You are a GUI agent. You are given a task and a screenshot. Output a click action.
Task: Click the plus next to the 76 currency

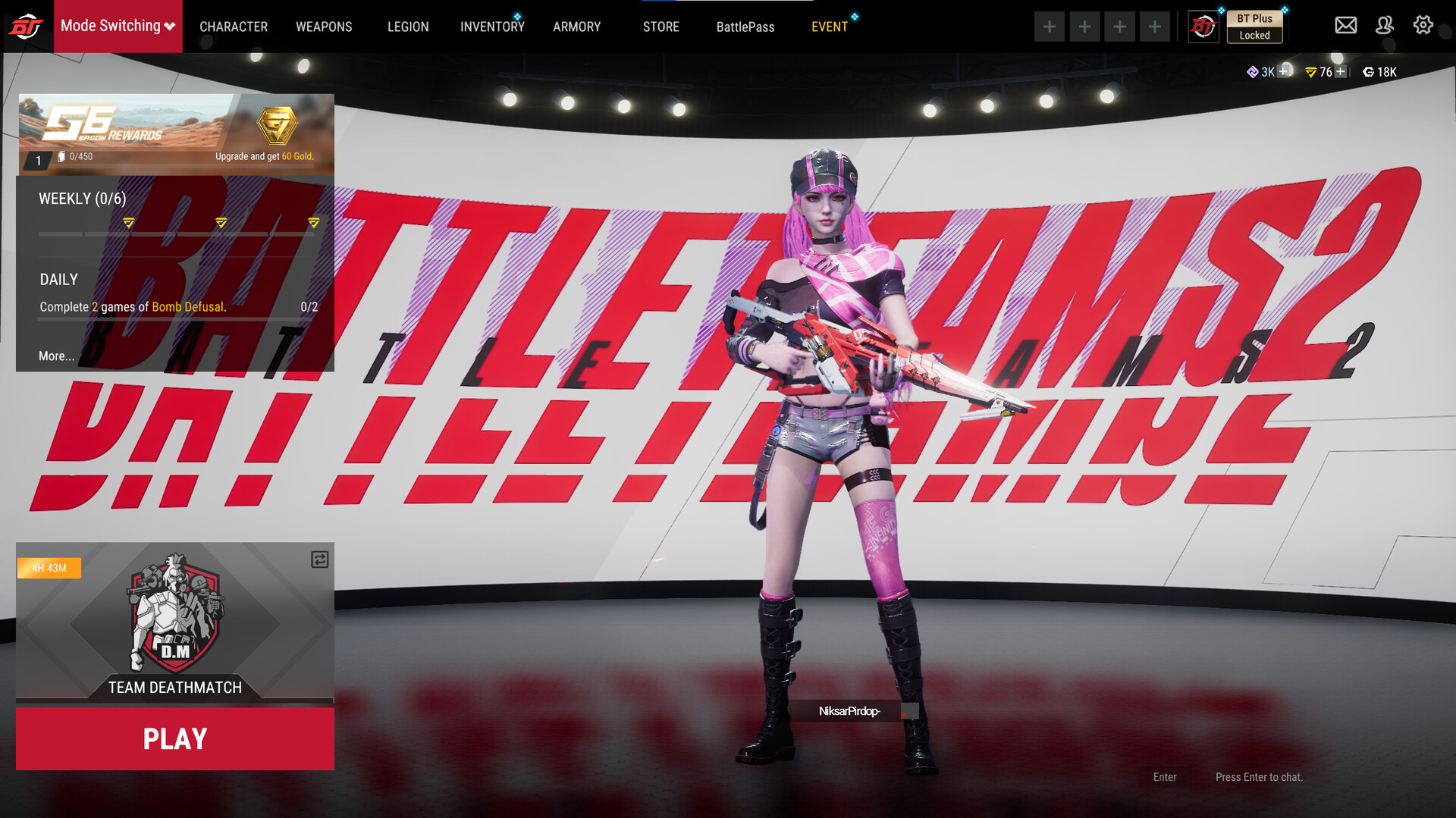(x=1339, y=72)
